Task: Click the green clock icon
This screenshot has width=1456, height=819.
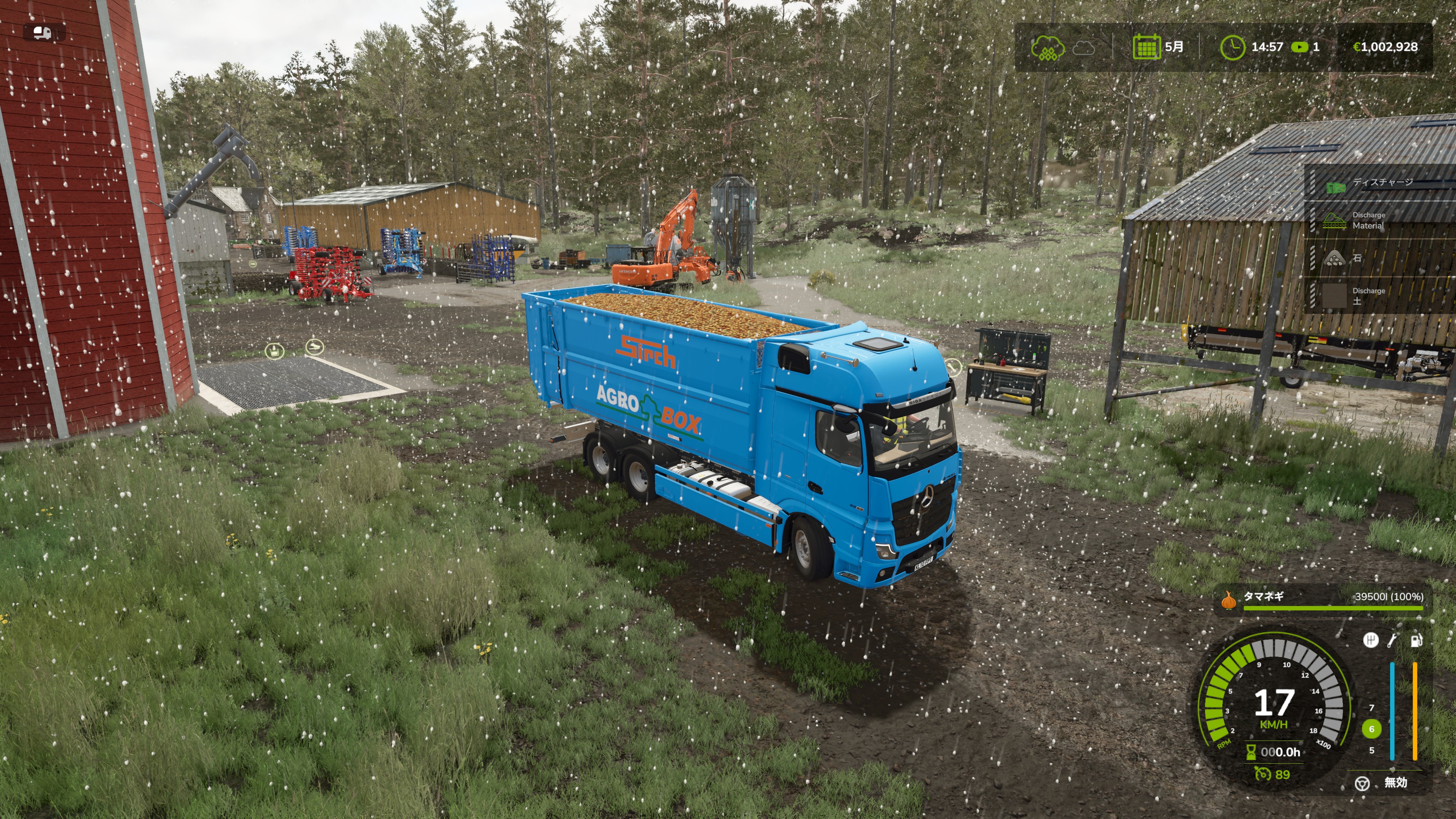Action: coord(1232,47)
